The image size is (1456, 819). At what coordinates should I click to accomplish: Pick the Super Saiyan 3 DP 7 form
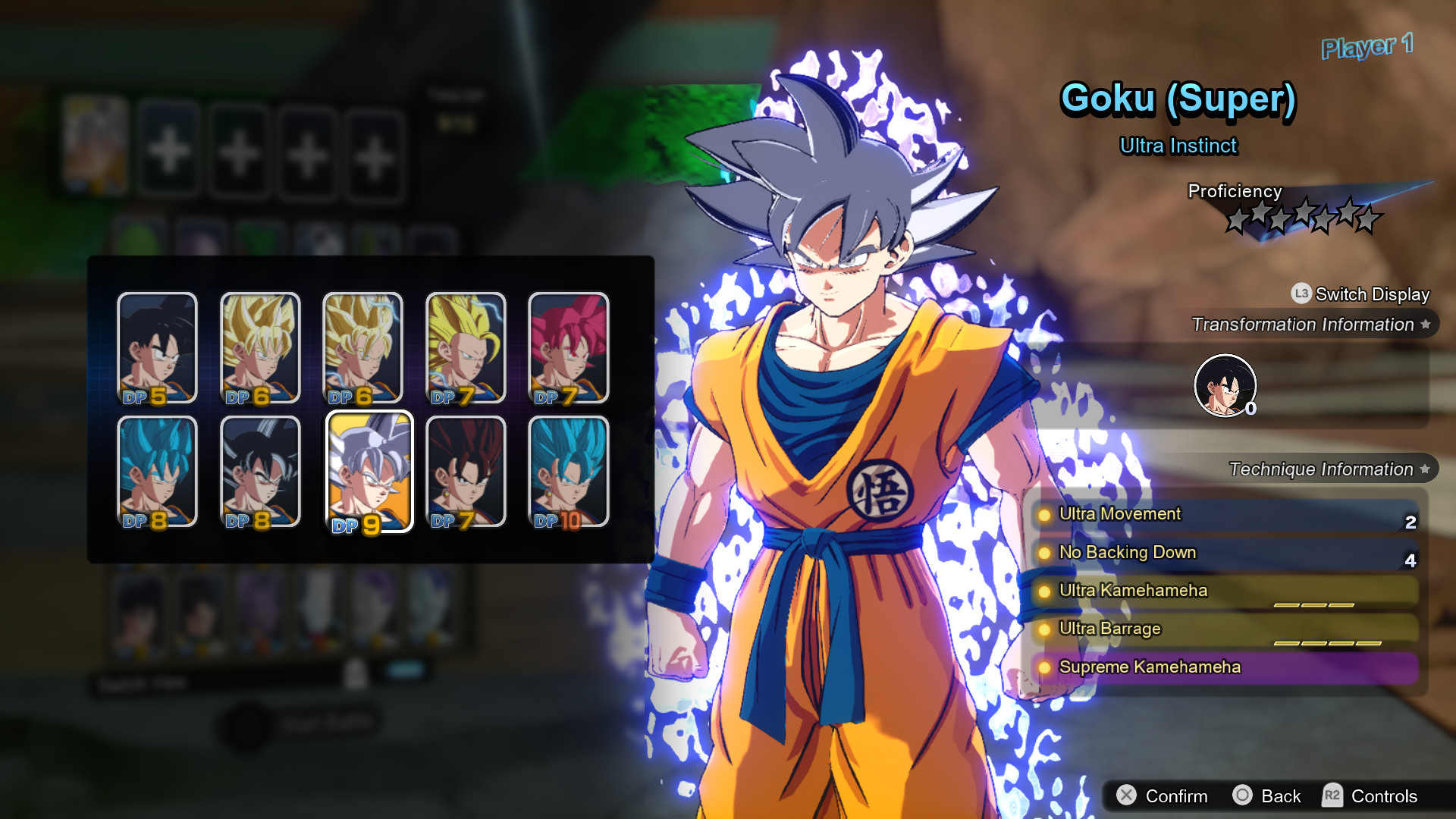(466, 347)
